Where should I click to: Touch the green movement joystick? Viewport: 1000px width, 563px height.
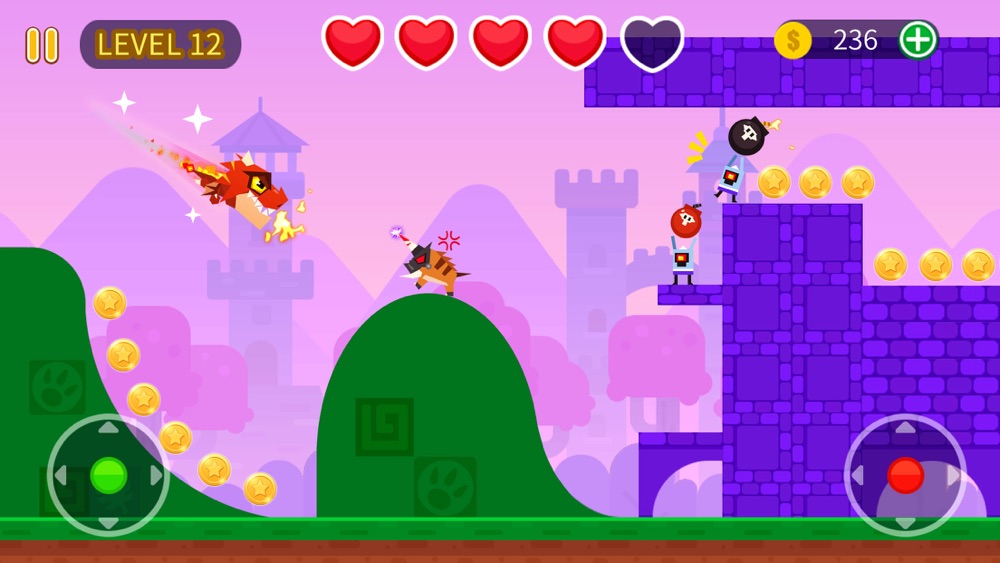108,475
